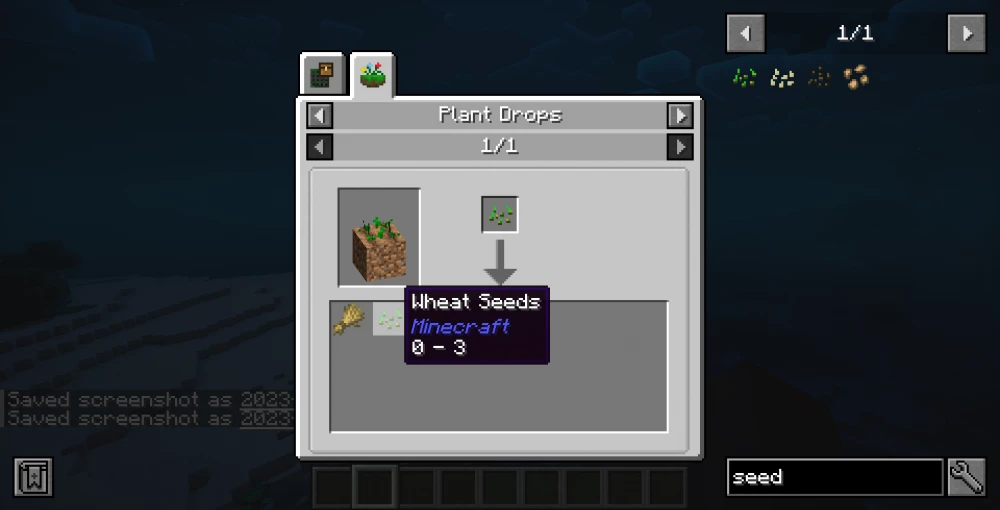Go to next item list page
The width and height of the screenshot is (1000, 510).
pyautogui.click(x=966, y=33)
